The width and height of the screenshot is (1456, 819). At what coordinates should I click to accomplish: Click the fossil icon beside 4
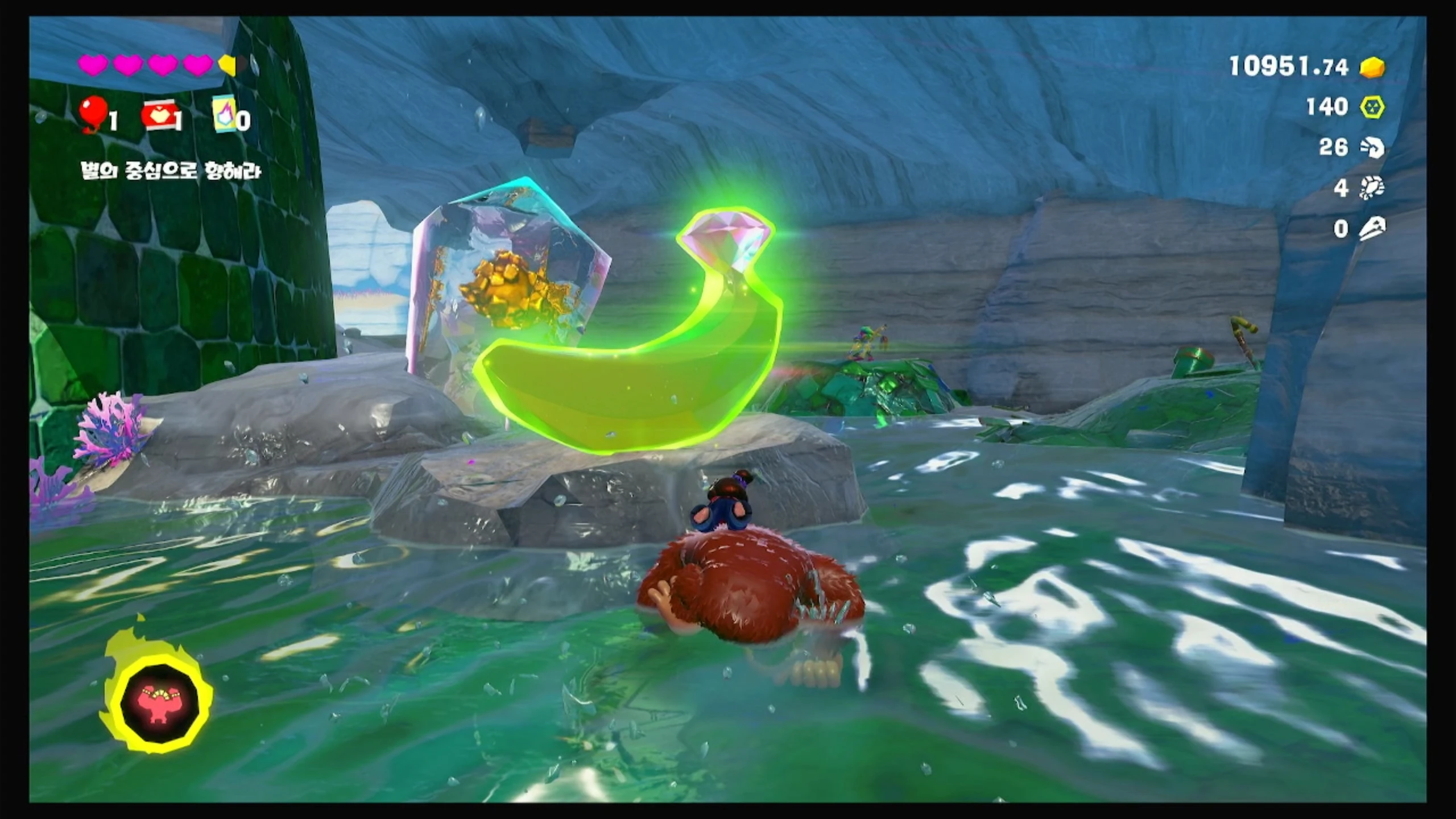tap(1372, 188)
